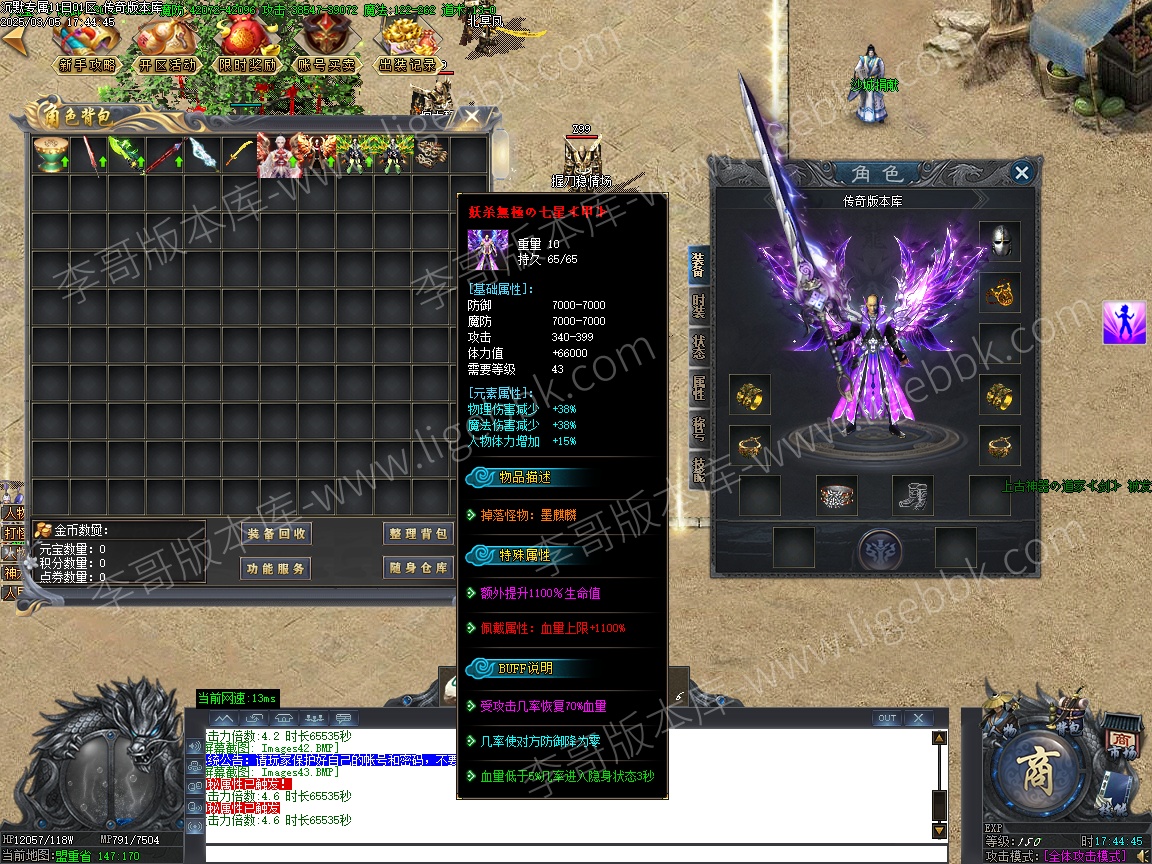Open the 功能服务 function services
This screenshot has width=1152, height=864.
(277, 568)
